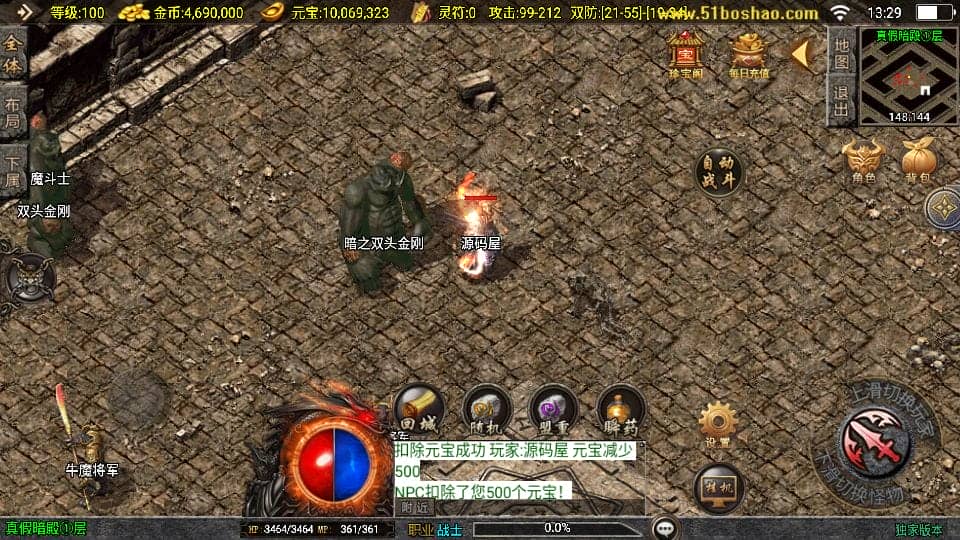960x540 pixels.
Task: Open the 角色 character sheet
Action: tap(864, 161)
